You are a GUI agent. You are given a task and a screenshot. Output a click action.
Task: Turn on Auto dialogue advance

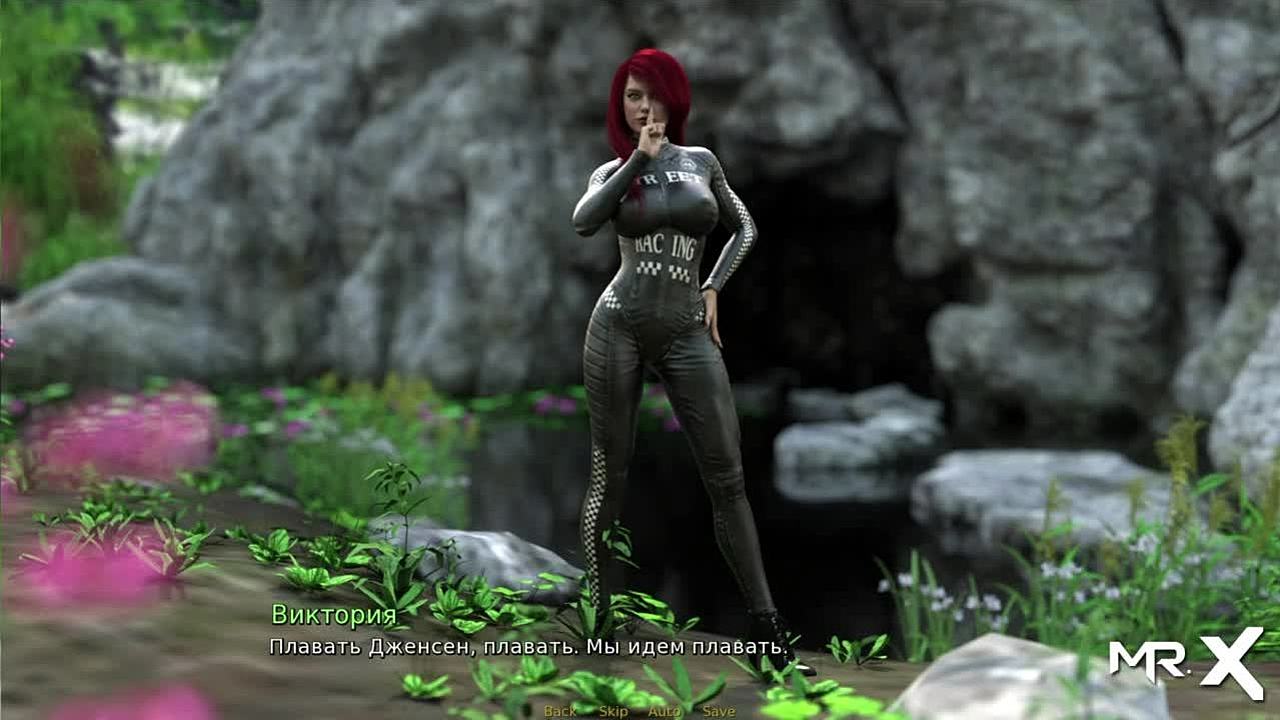(x=664, y=711)
